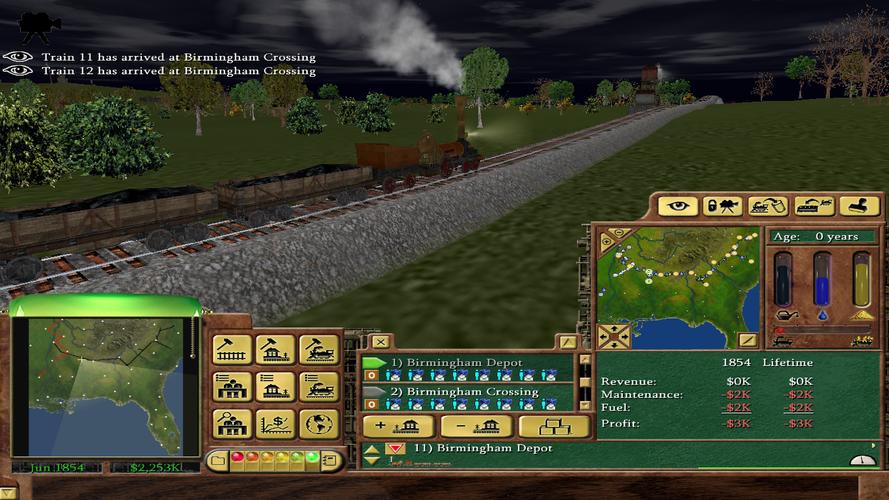Screen dimensions: 889x500
Task: Open the folder file options icon
Action: tap(216, 460)
